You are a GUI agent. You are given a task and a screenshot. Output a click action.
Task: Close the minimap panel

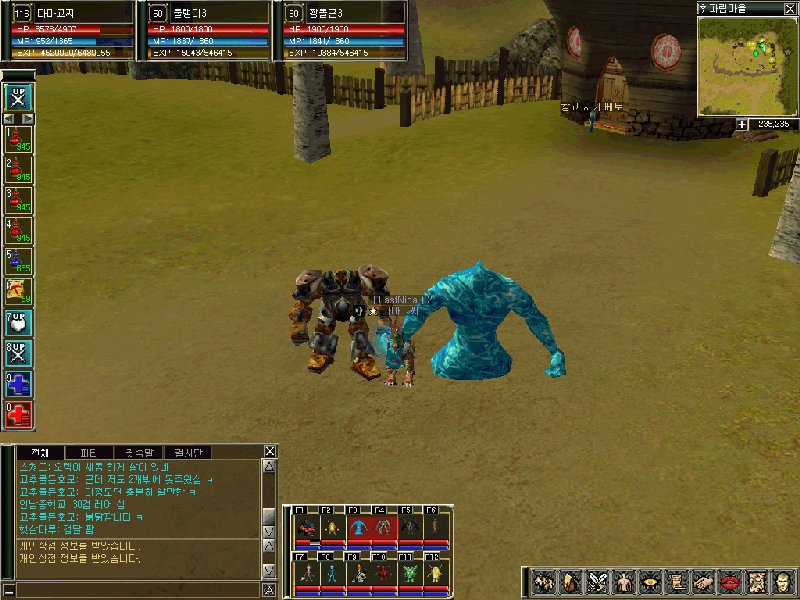click(791, 8)
